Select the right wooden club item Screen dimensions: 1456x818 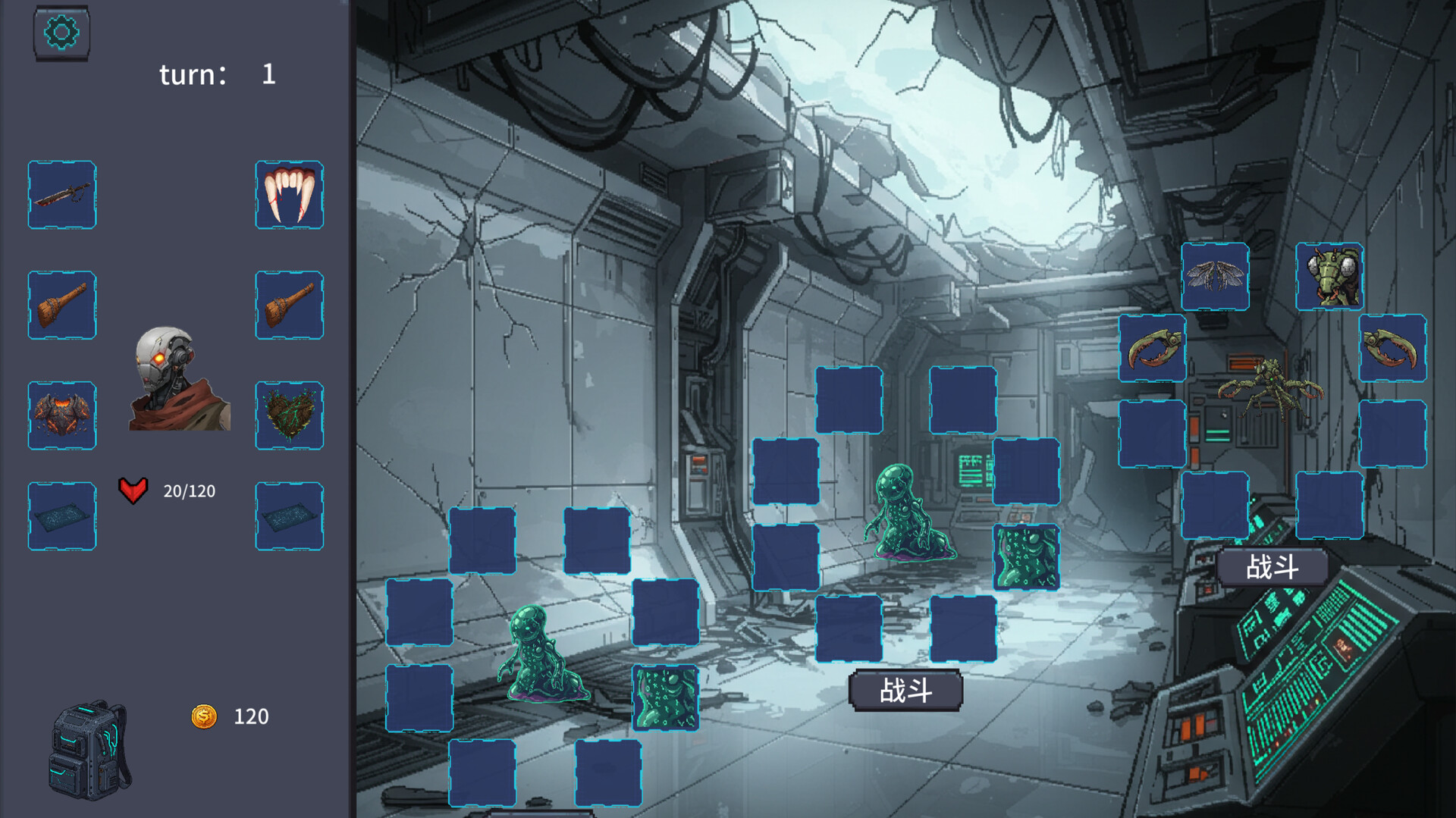tap(289, 305)
